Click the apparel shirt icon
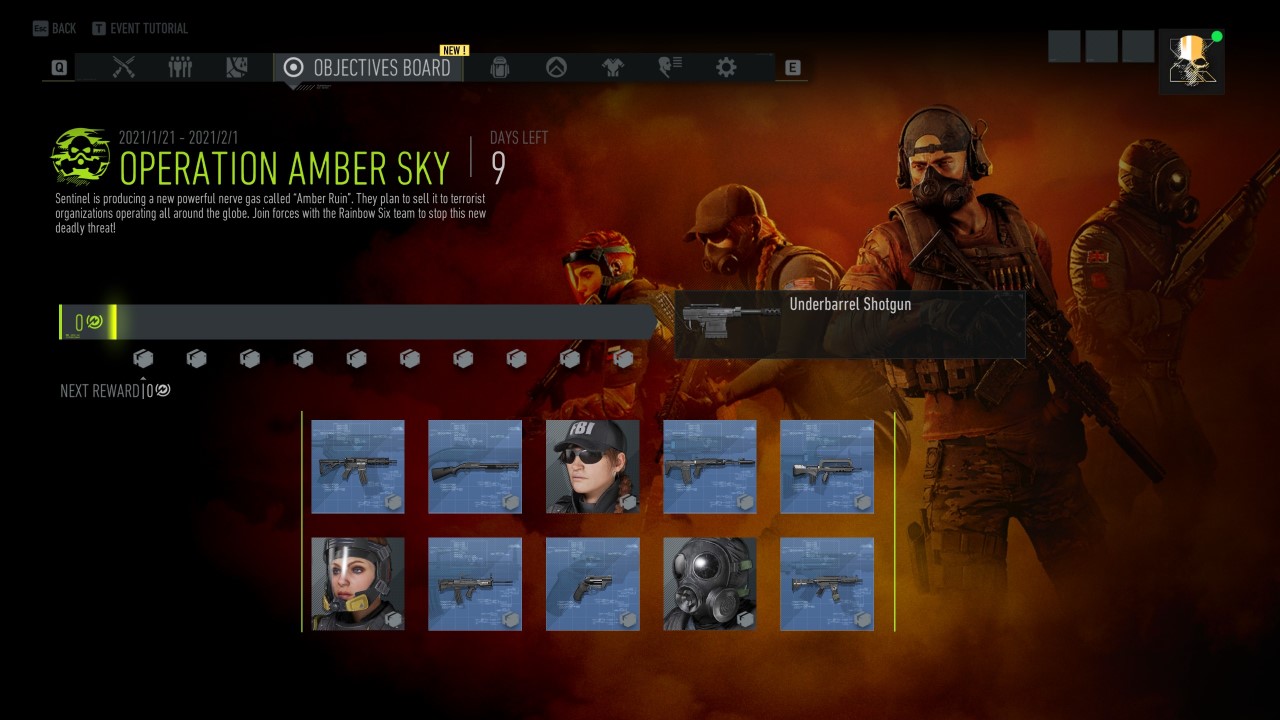Image resolution: width=1280 pixels, height=720 pixels. pyautogui.click(x=614, y=68)
